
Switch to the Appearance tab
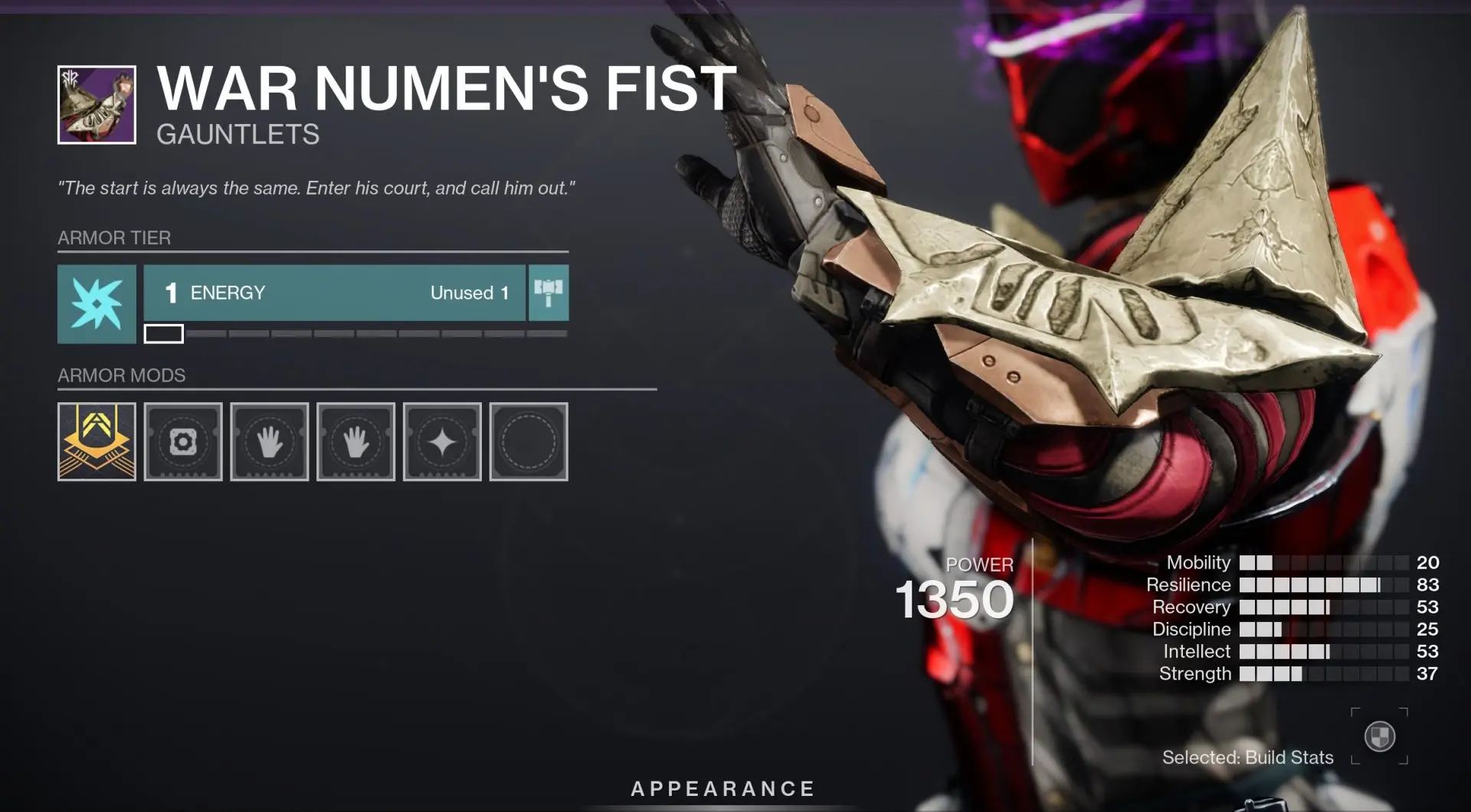click(x=721, y=787)
